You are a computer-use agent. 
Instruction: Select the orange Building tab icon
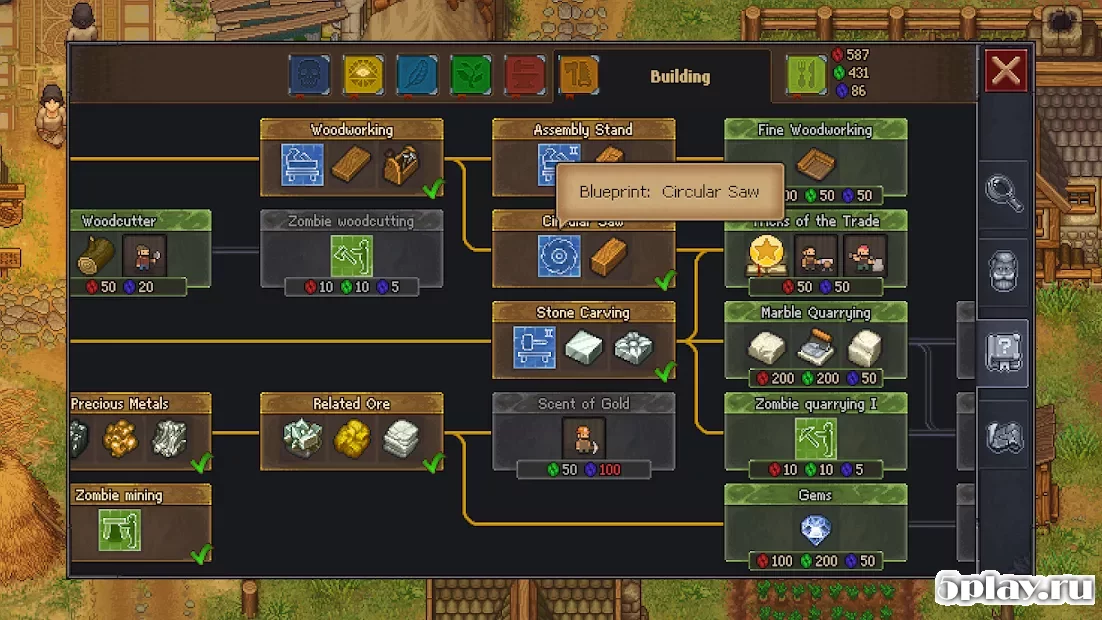[578, 75]
